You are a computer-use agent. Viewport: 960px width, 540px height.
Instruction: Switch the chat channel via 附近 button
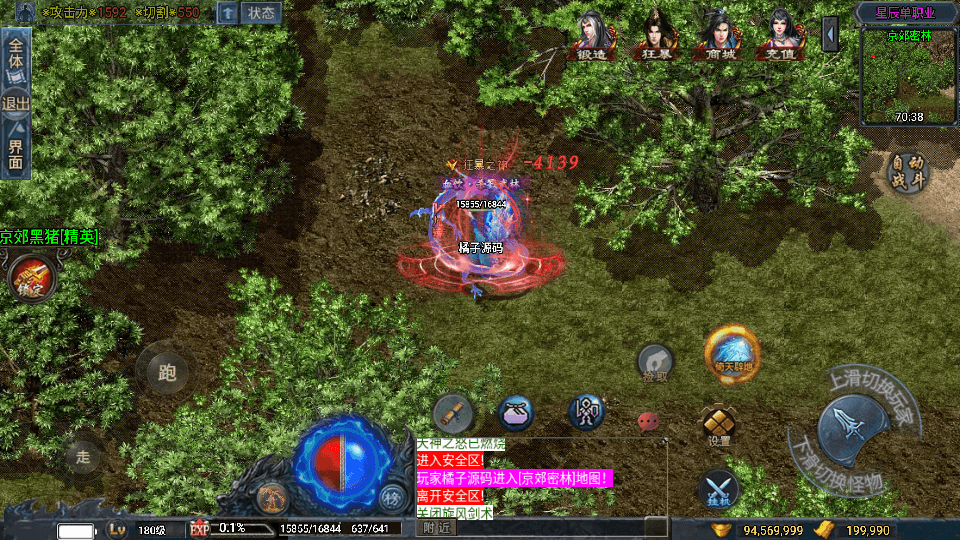(x=436, y=527)
